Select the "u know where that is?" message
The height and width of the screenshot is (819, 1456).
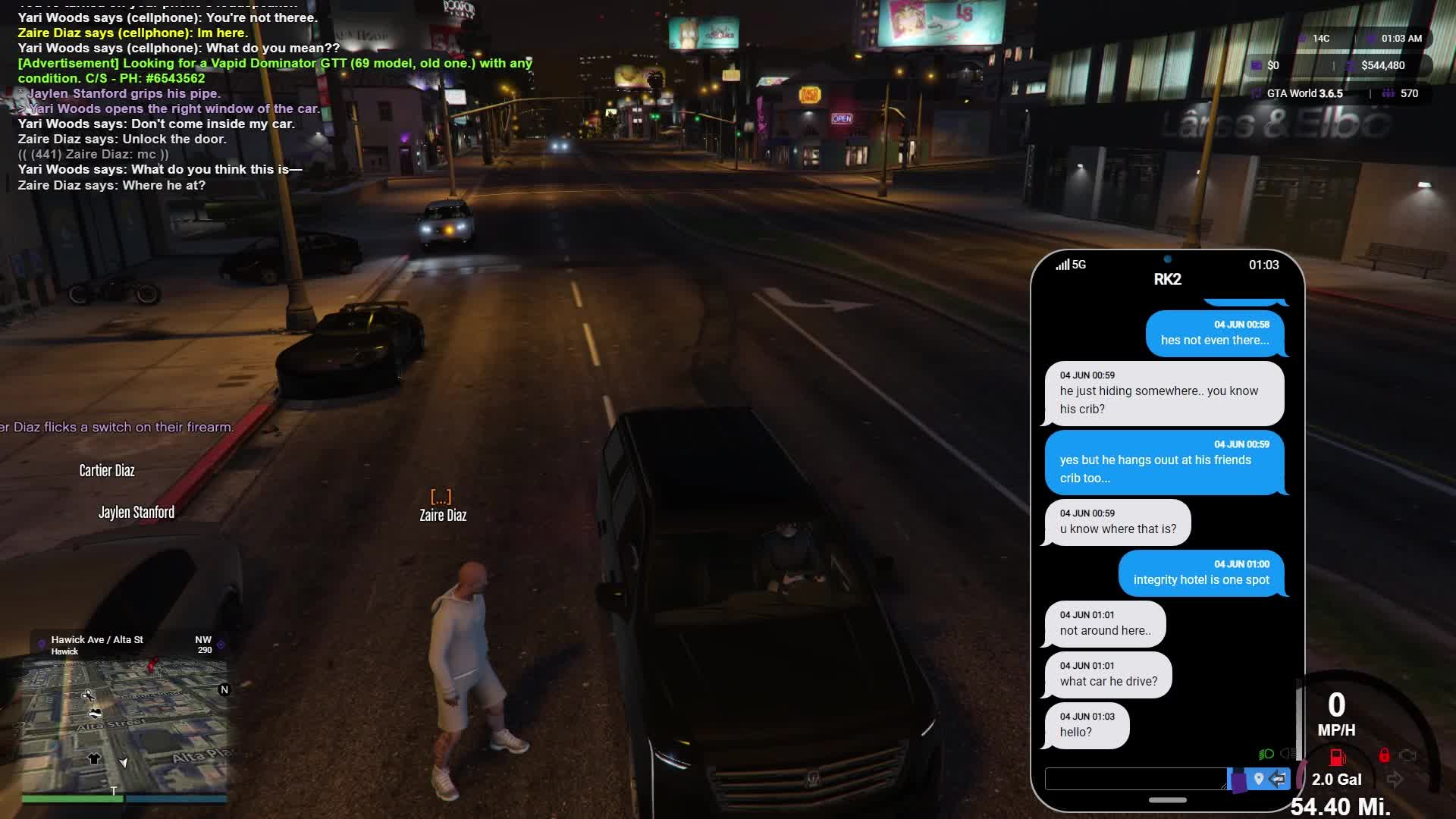tap(1117, 522)
